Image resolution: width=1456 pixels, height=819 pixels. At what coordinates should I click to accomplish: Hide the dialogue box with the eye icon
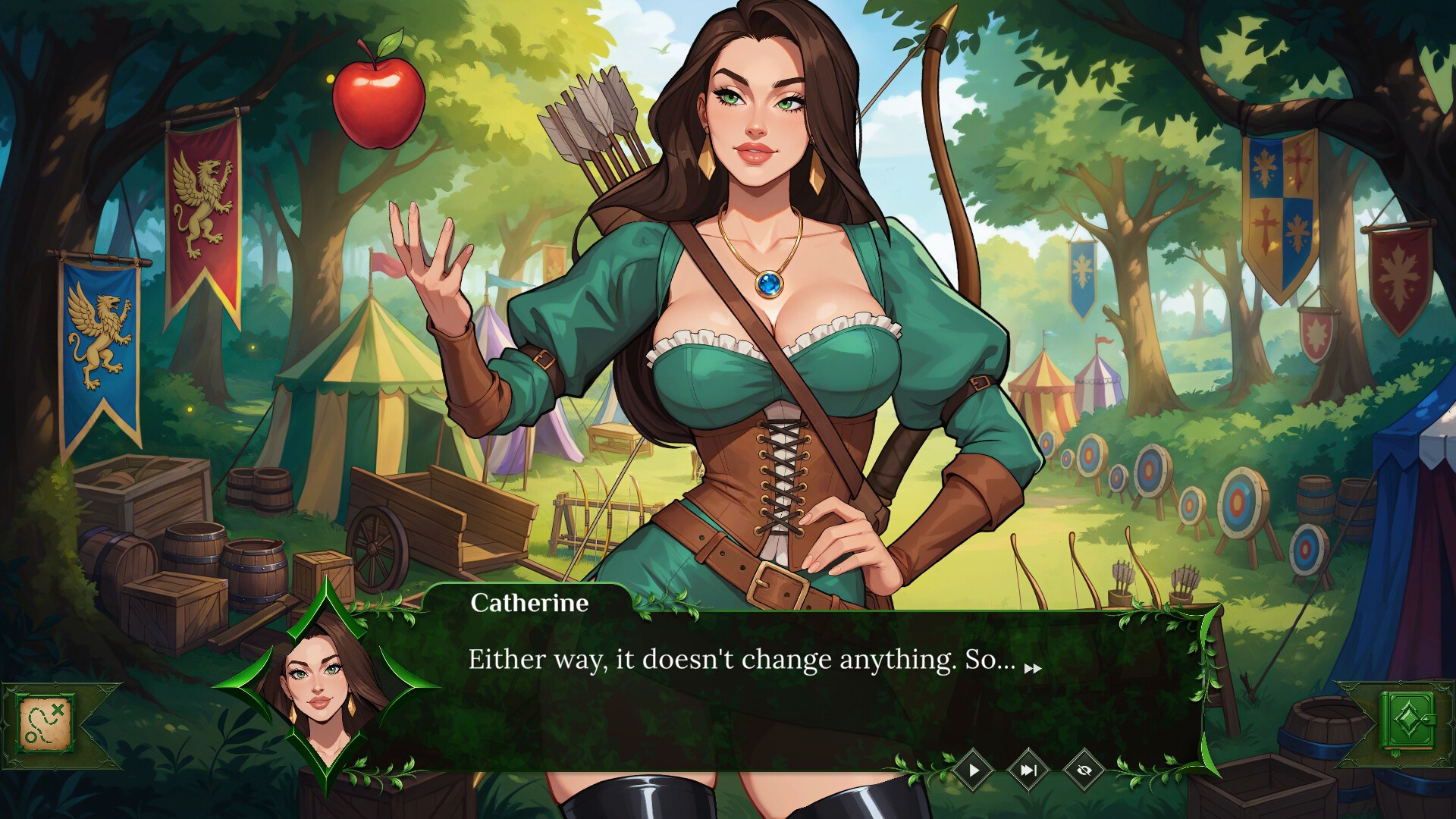[x=1084, y=770]
